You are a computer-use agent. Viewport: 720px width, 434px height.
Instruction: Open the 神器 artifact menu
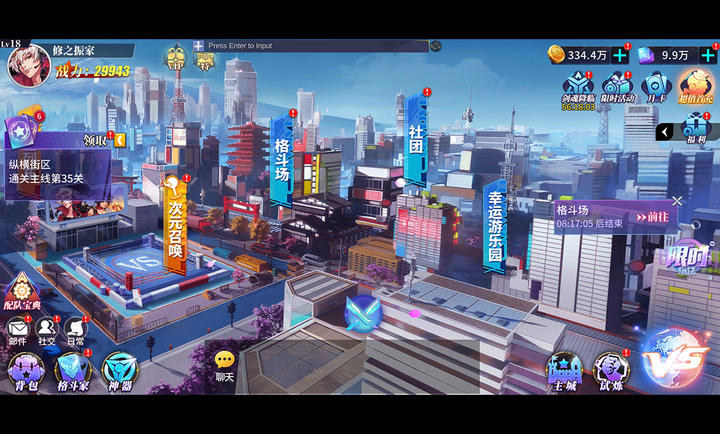click(120, 372)
